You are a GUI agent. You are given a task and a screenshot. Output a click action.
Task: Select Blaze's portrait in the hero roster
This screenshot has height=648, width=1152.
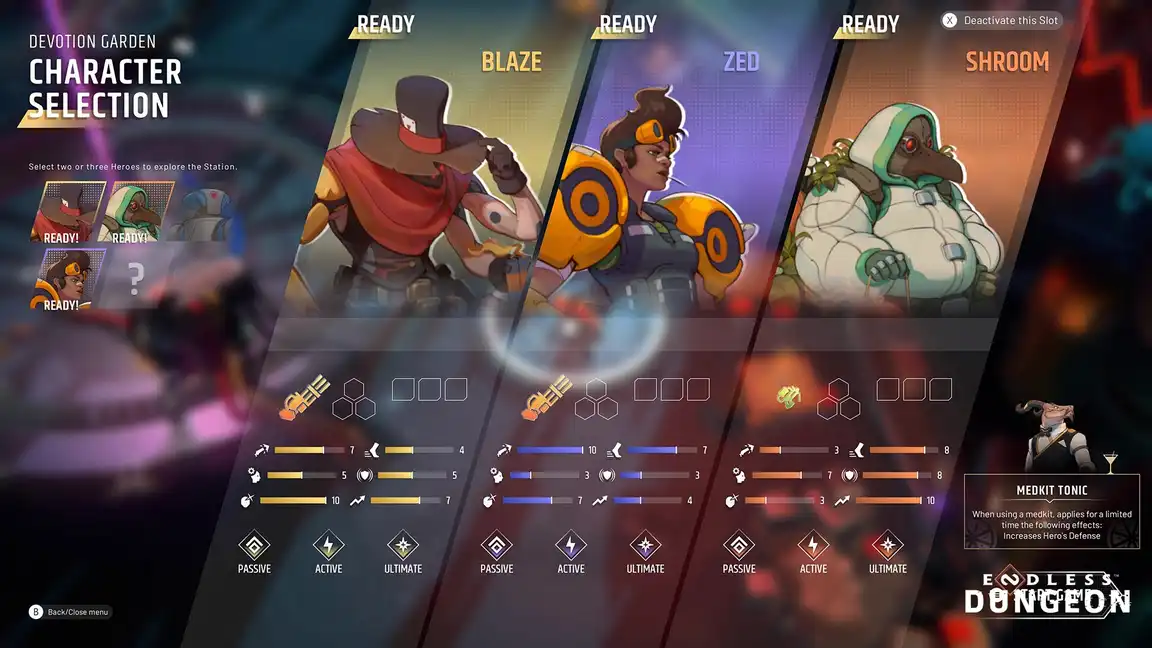click(68, 212)
